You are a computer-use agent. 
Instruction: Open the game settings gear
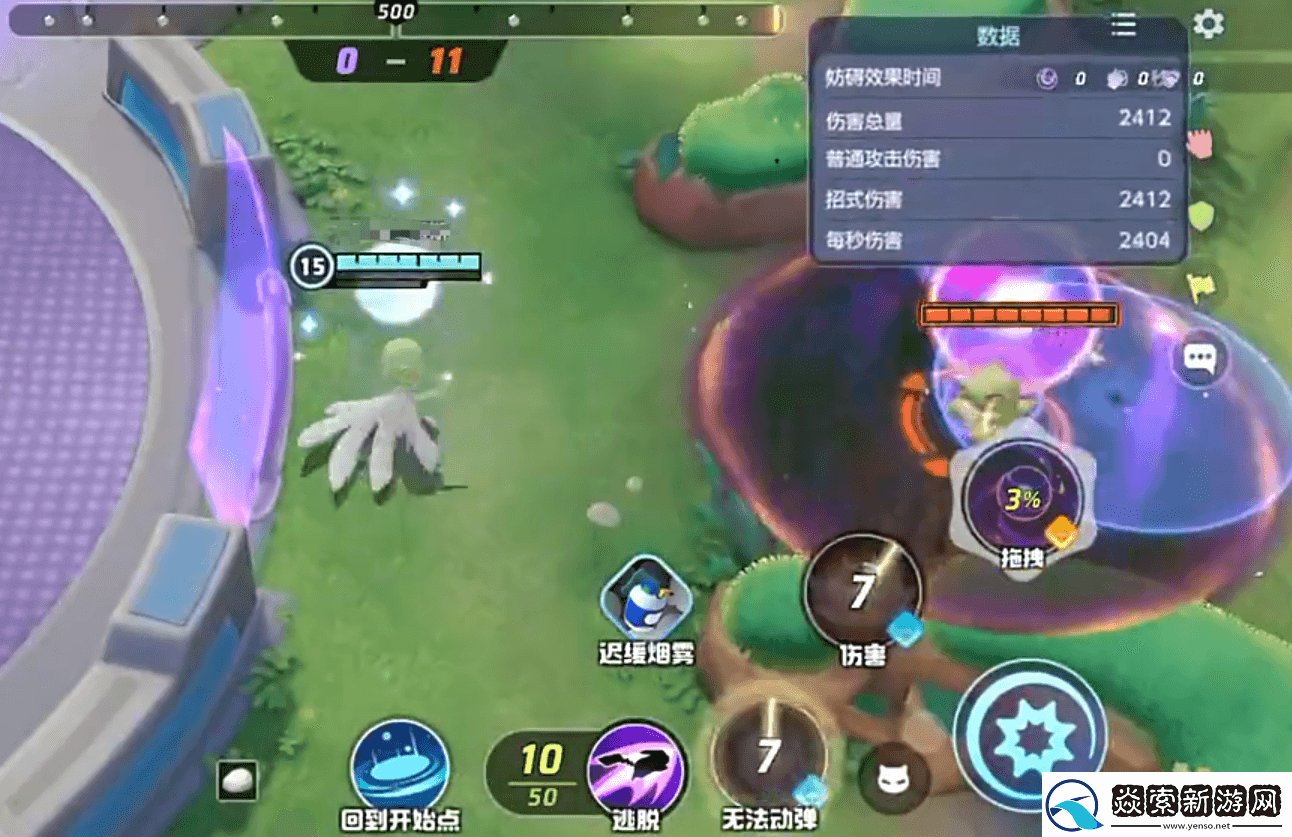coord(1206,25)
